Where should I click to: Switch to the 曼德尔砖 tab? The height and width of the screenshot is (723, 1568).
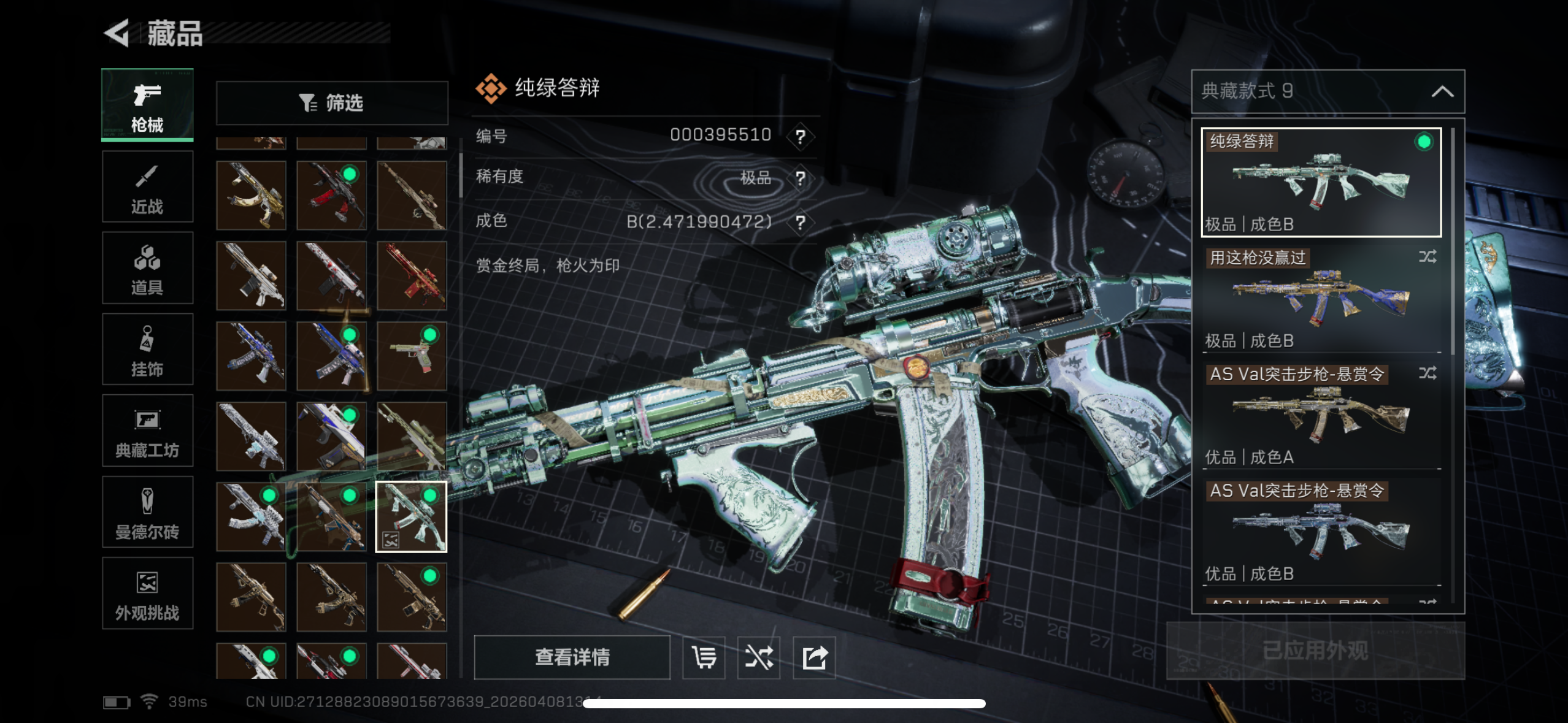pos(147,512)
